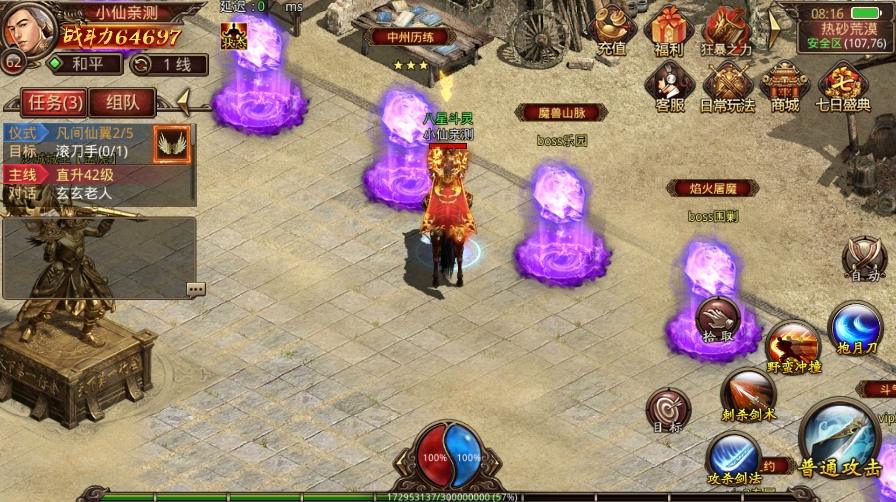
Task: Open the 福利 gift box rewards
Action: tap(669, 30)
